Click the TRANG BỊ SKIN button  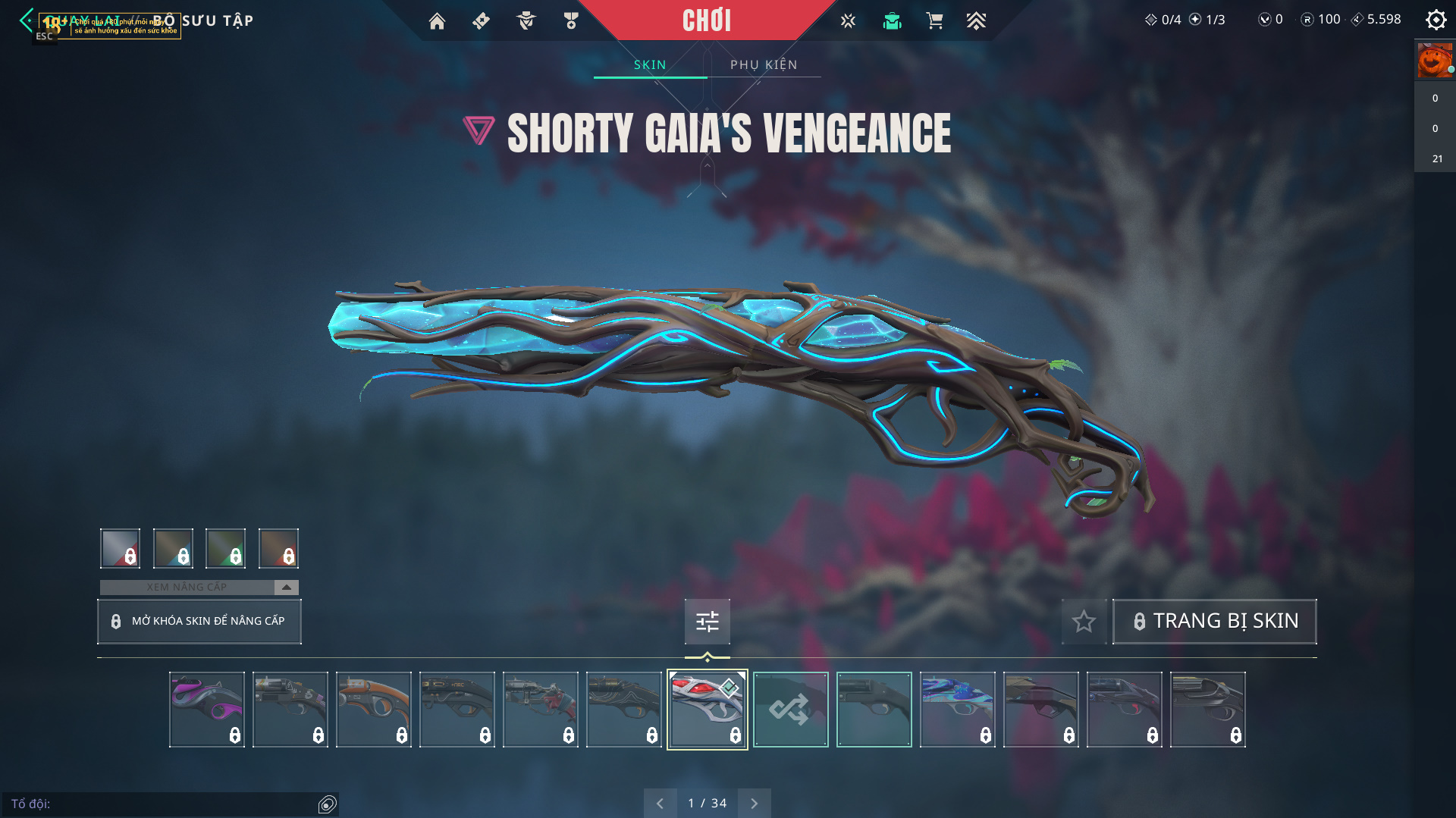1214,622
